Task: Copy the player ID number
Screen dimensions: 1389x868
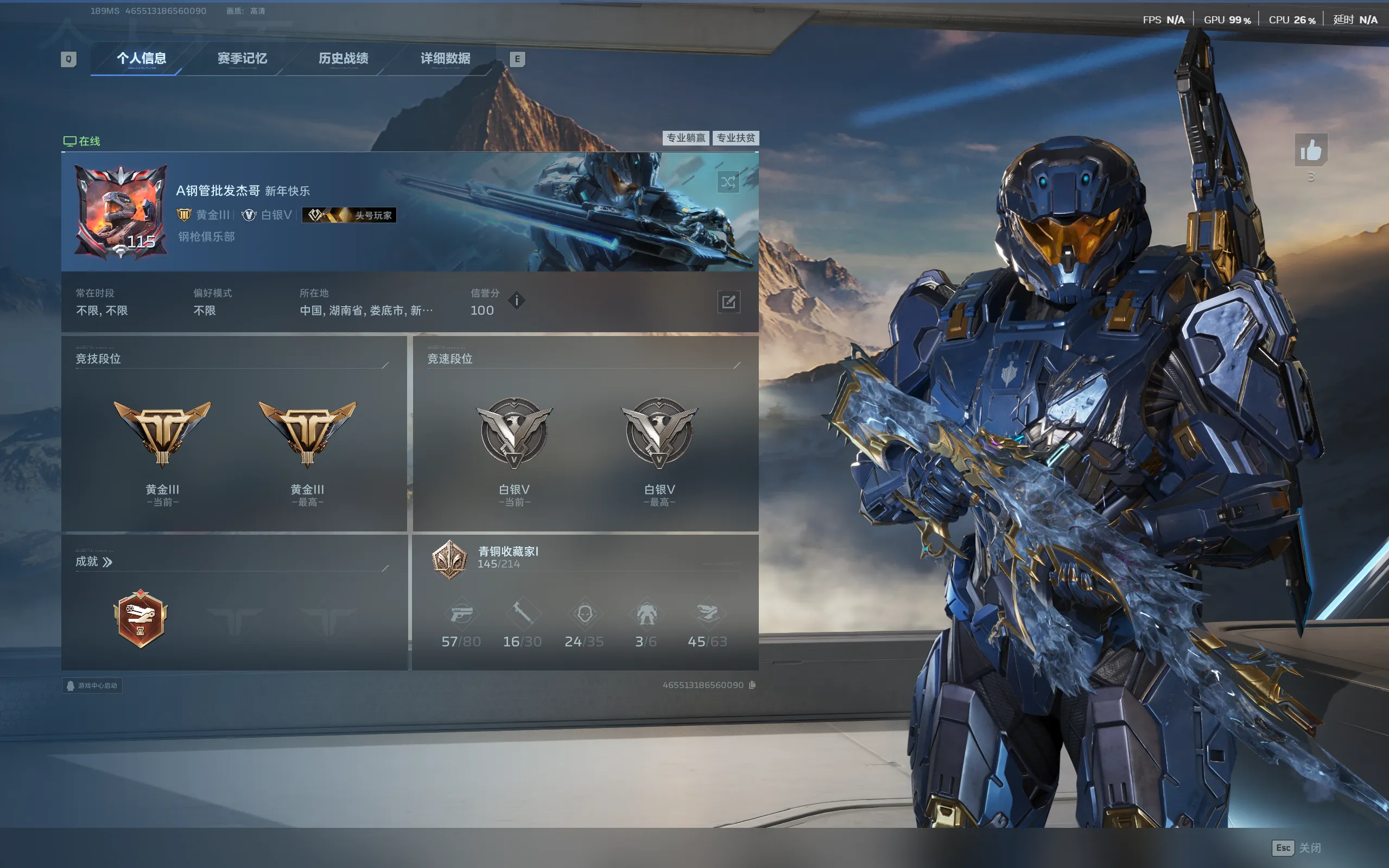Action: coord(752,685)
